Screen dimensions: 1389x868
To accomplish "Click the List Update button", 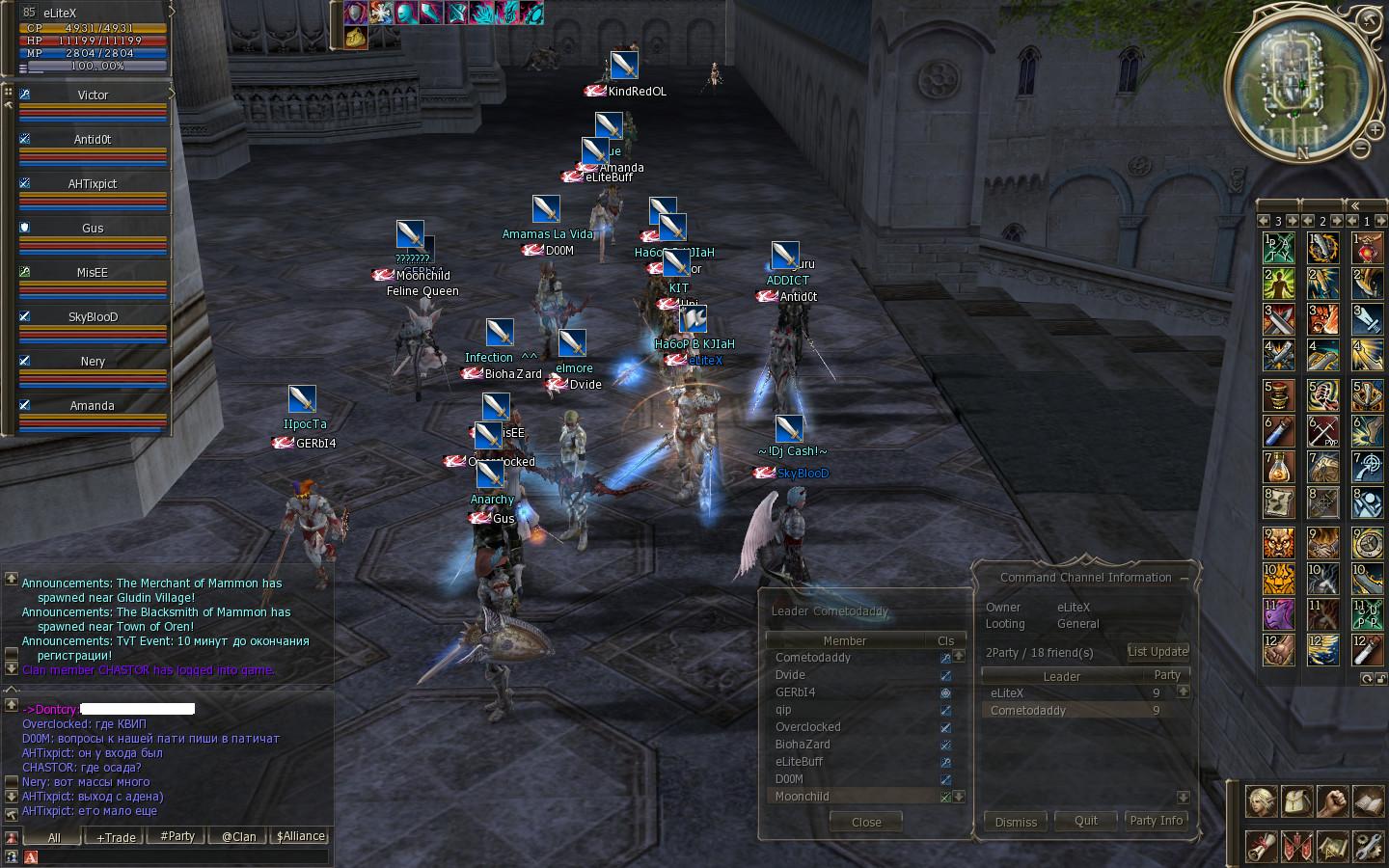I will coord(1157,652).
